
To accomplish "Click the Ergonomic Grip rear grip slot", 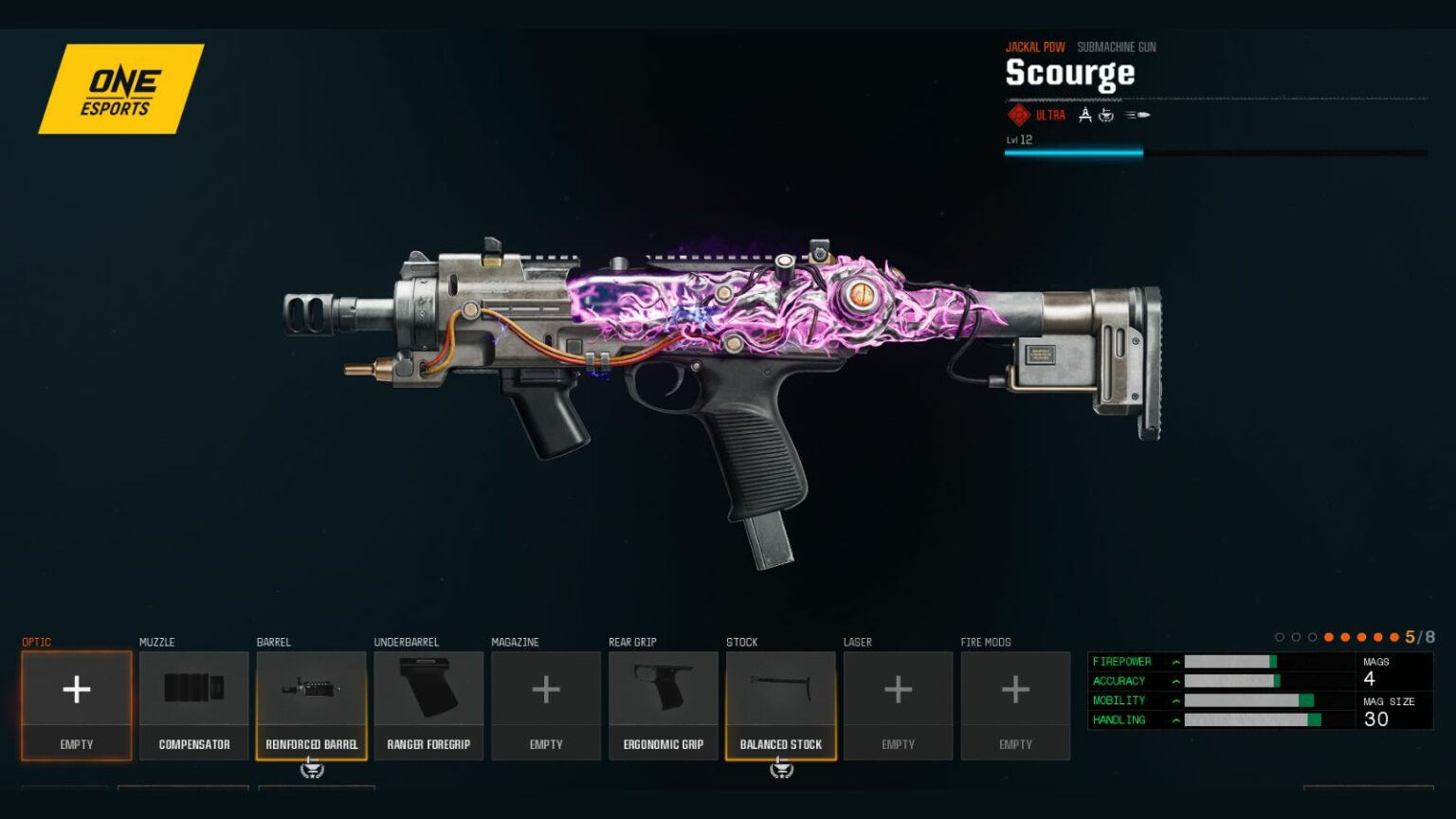I will pyautogui.click(x=664, y=704).
